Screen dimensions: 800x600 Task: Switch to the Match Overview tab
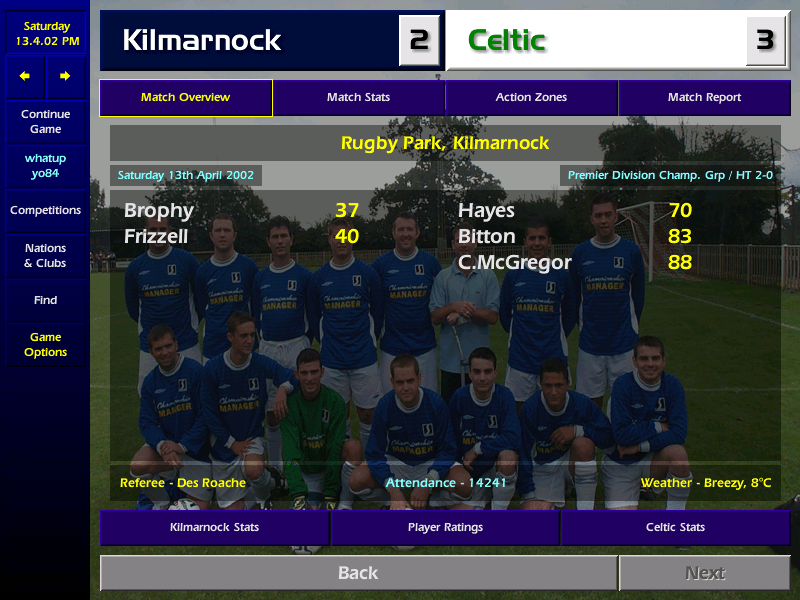186,98
